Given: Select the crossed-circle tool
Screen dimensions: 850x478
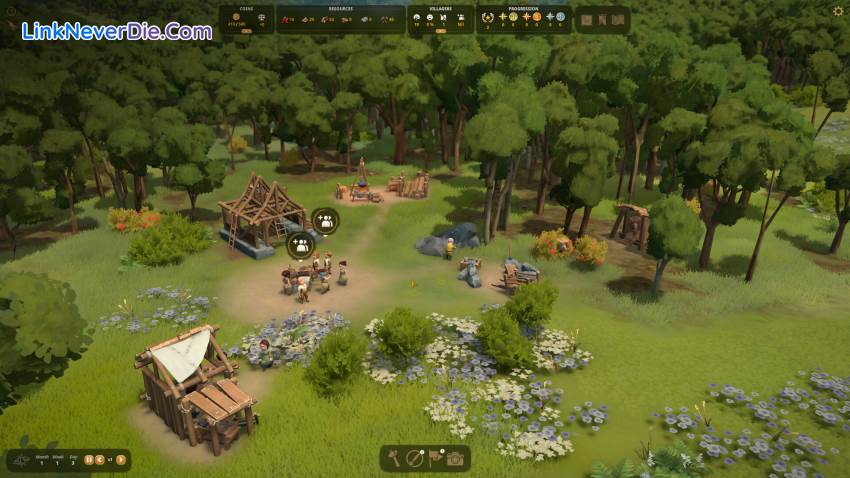Looking at the screenshot, I should [x=415, y=458].
